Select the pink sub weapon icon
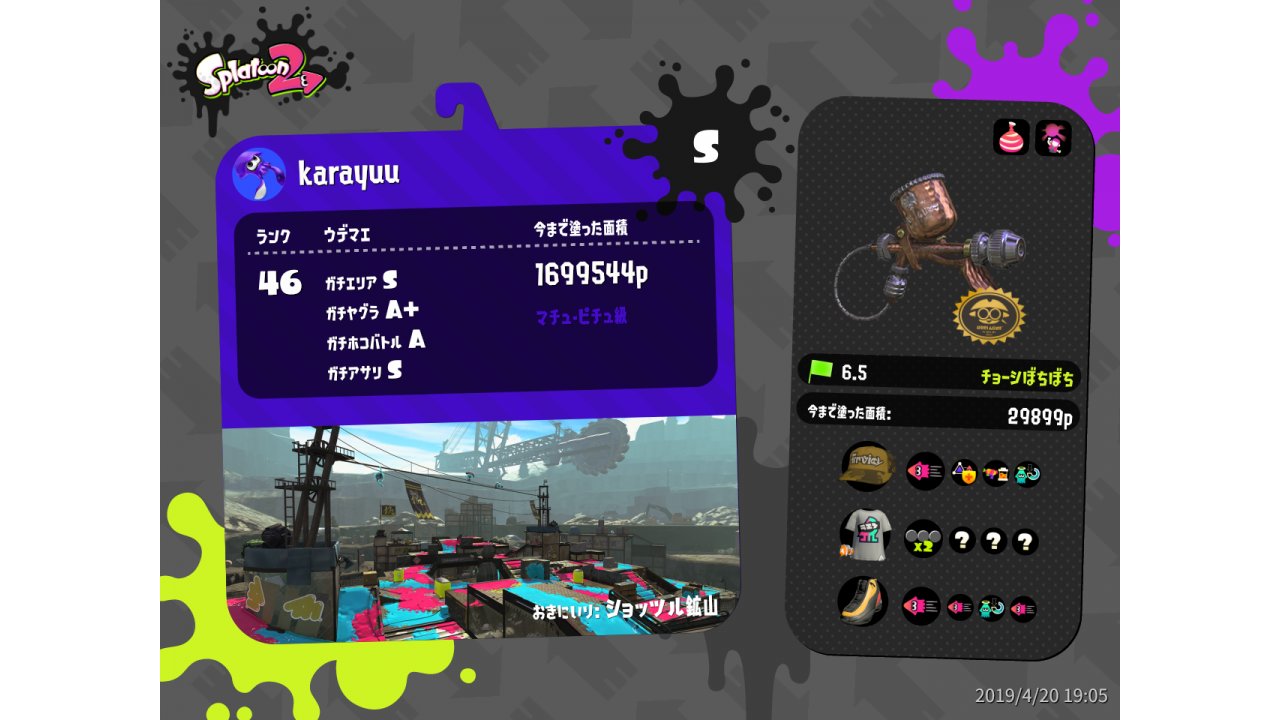 point(1011,137)
